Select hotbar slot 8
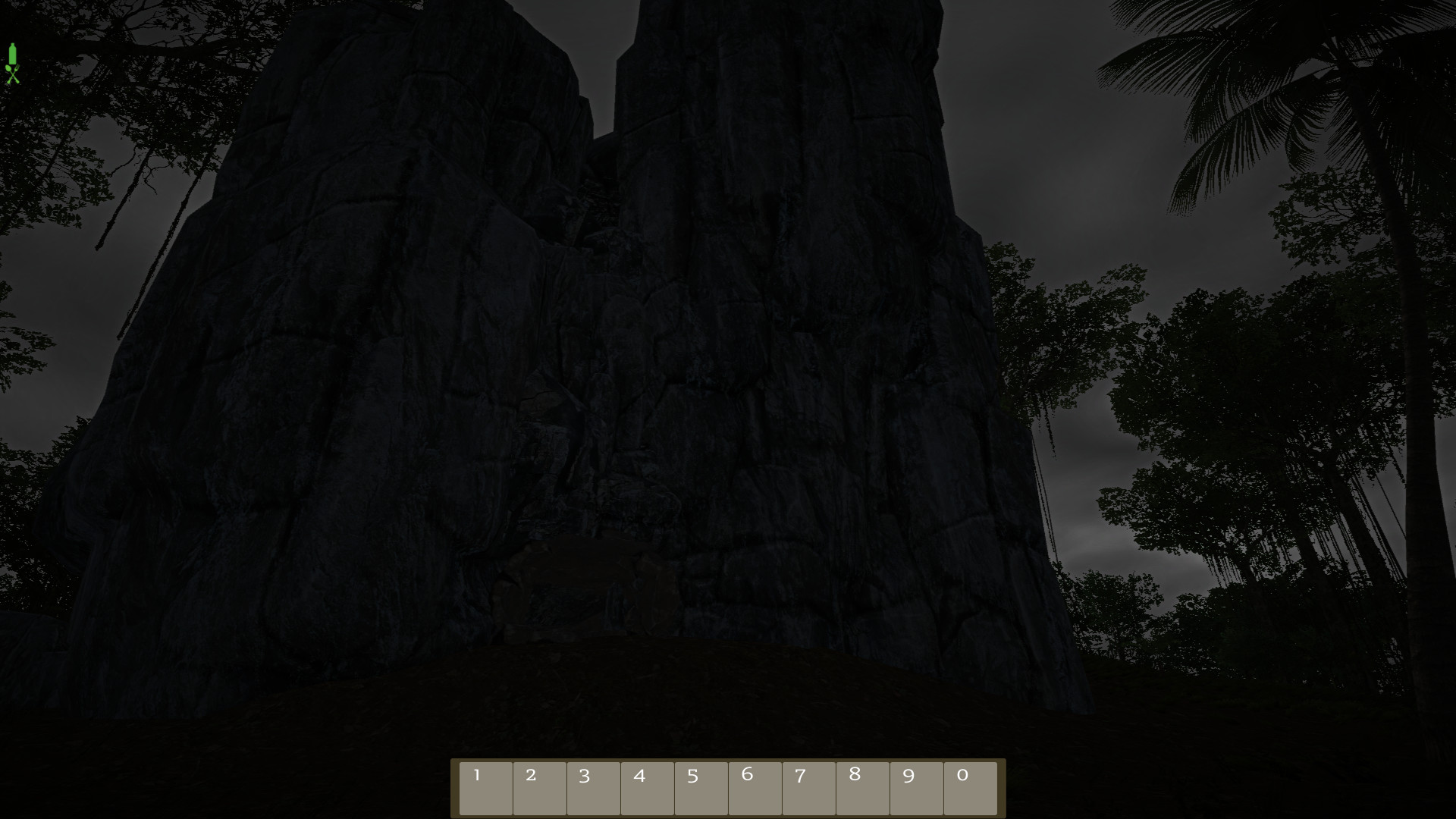Image resolution: width=1456 pixels, height=819 pixels. point(861,788)
